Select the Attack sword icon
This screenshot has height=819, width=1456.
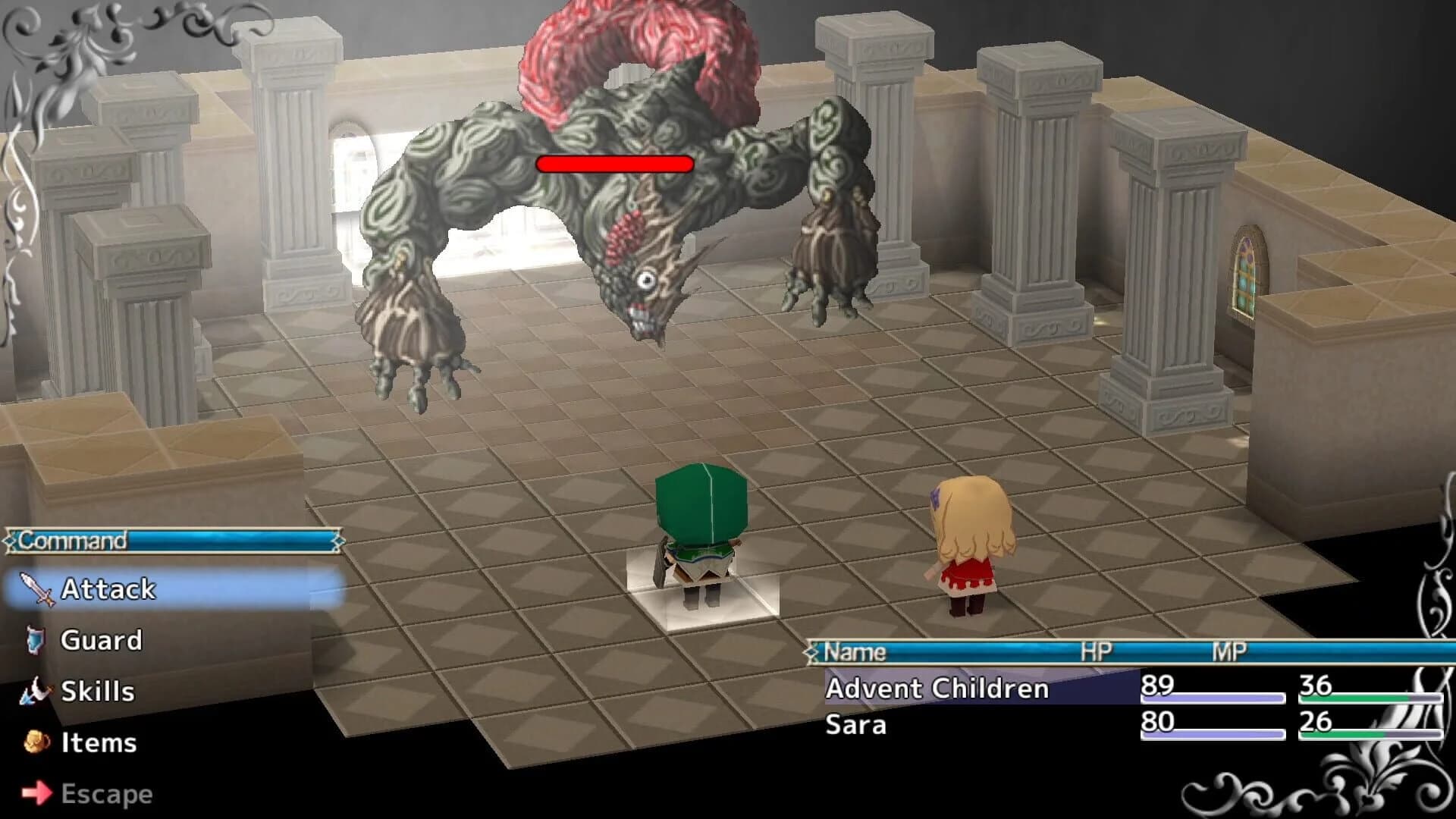click(36, 588)
